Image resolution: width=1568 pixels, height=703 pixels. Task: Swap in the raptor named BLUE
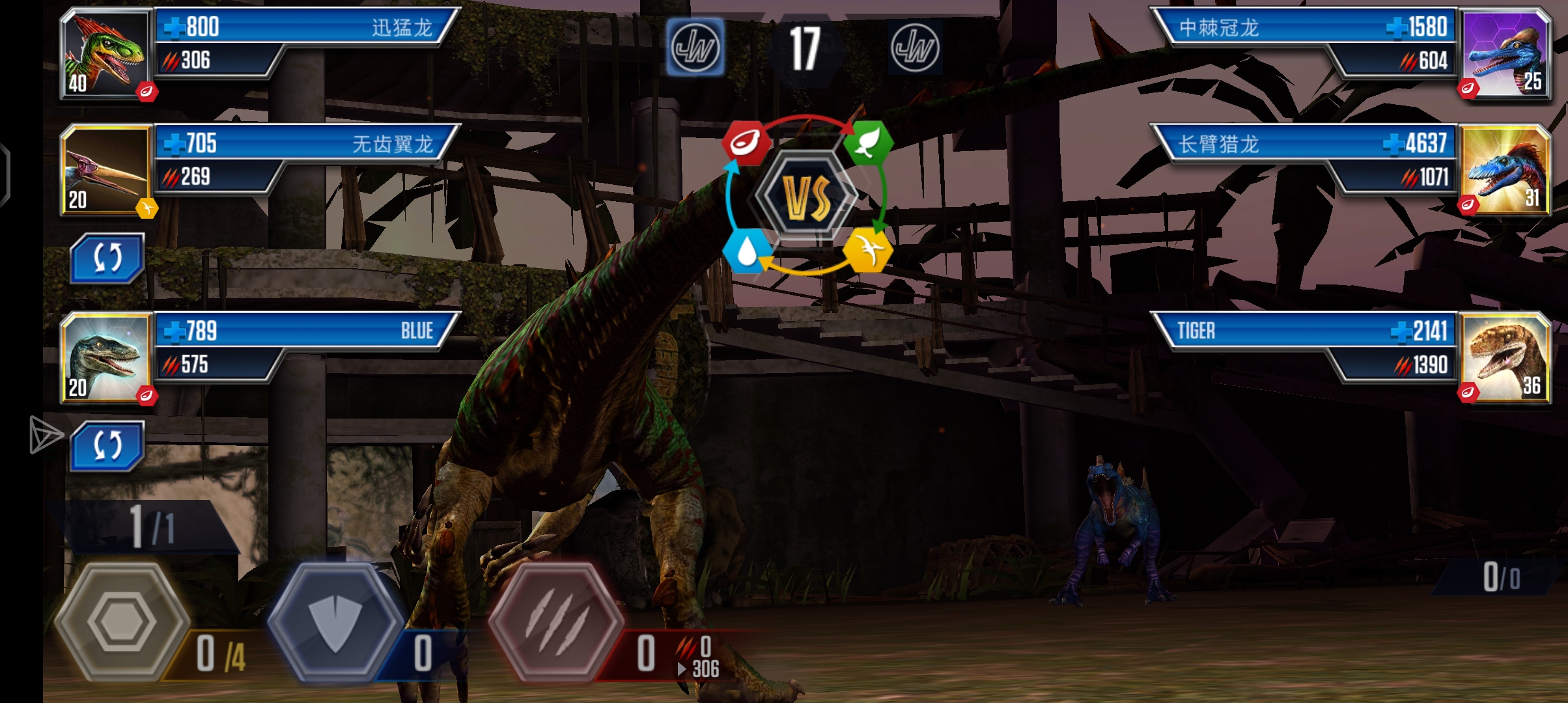[x=107, y=446]
